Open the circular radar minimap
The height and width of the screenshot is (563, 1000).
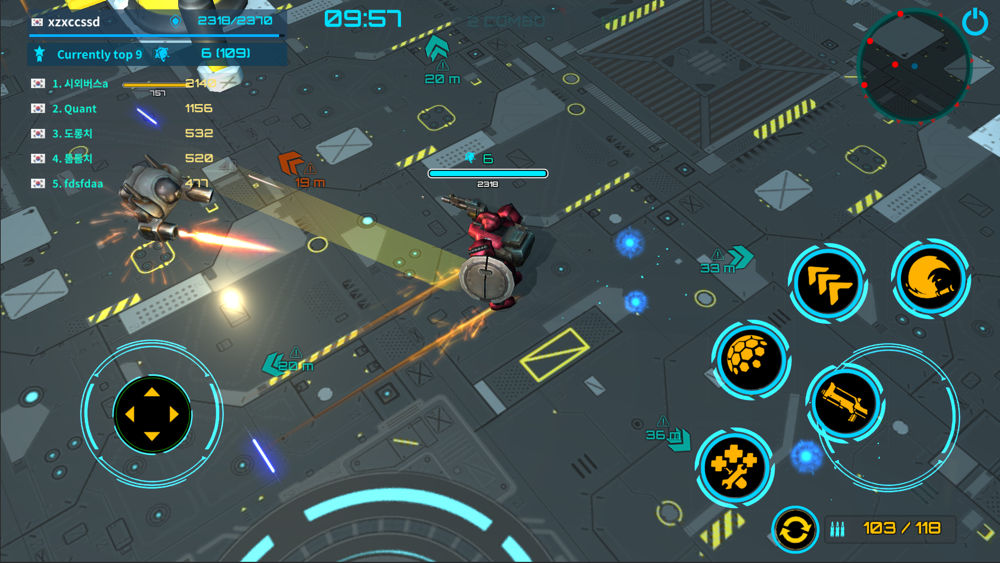pos(913,66)
